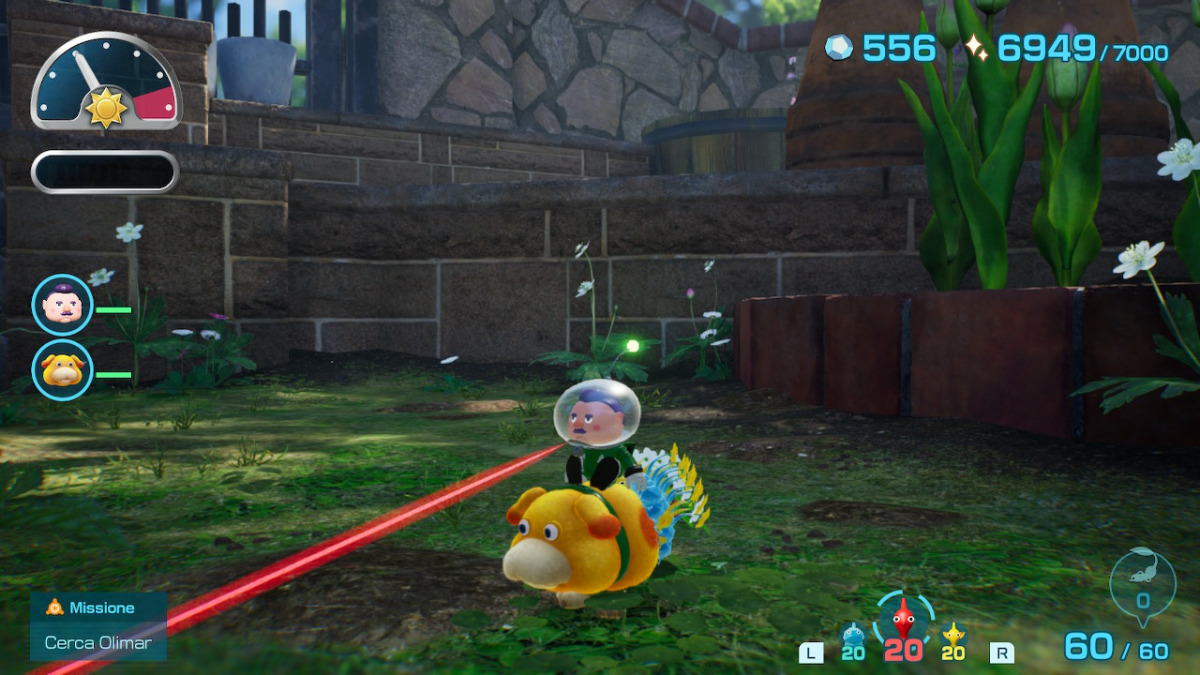Select Oatchi's dog portrait icon

coord(62,370)
